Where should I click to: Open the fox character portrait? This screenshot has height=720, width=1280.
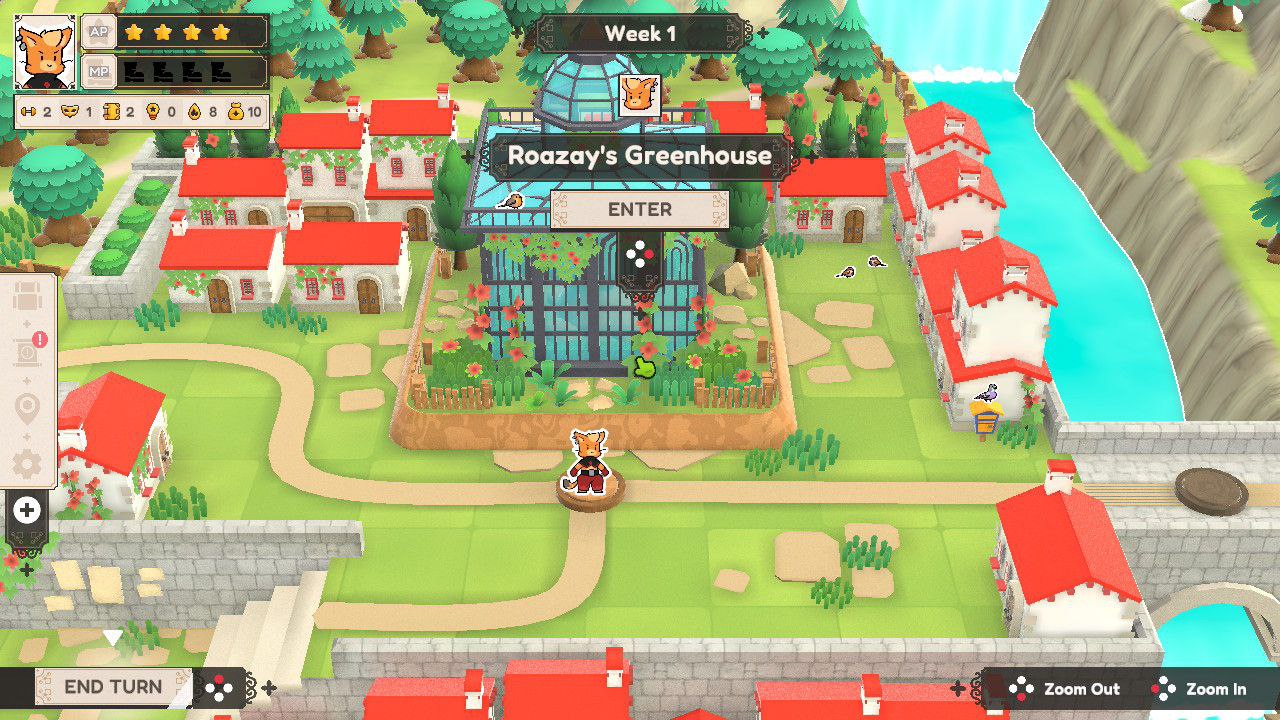tap(45, 52)
